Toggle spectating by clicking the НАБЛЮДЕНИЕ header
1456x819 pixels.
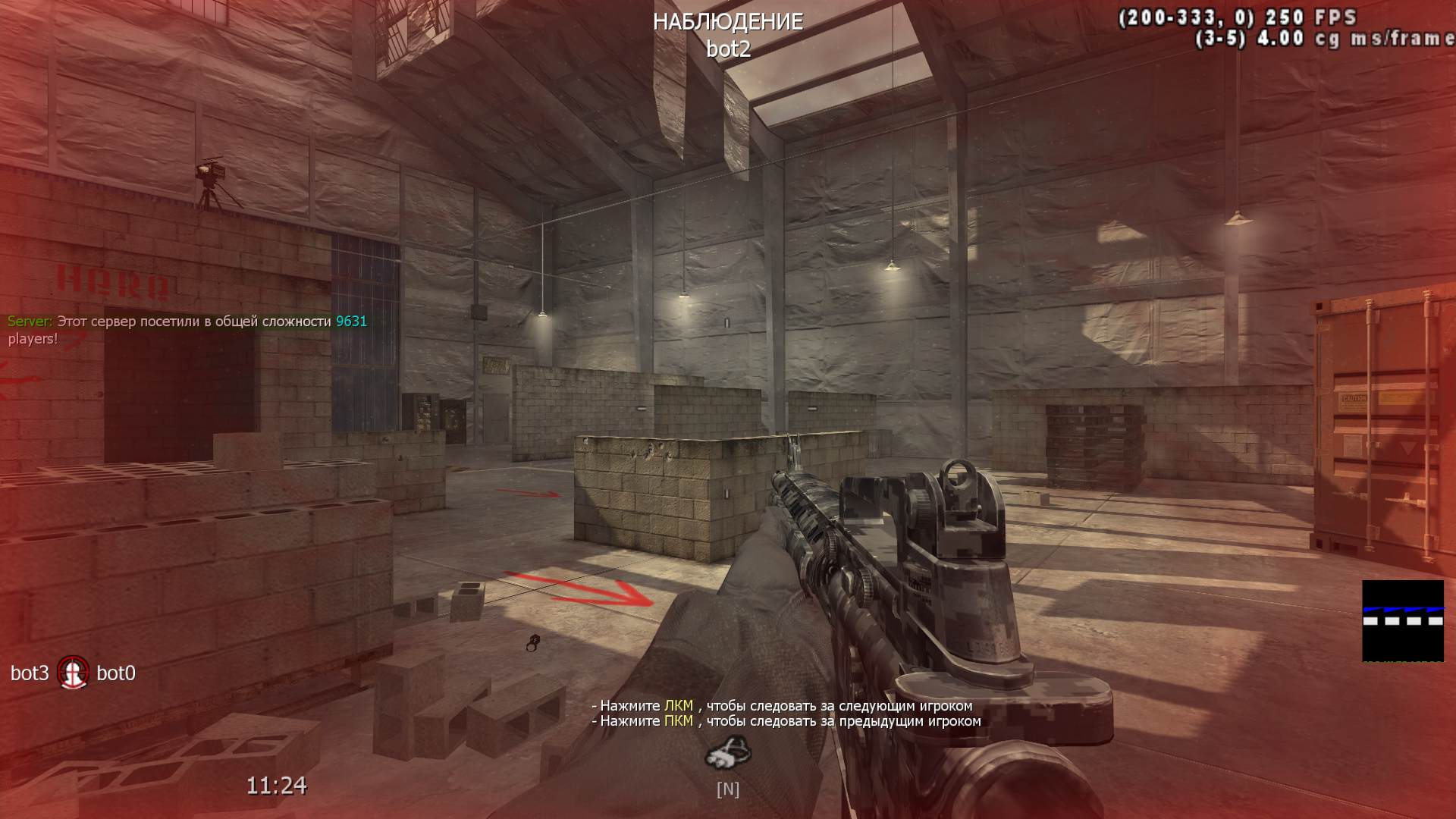pyautogui.click(x=727, y=22)
